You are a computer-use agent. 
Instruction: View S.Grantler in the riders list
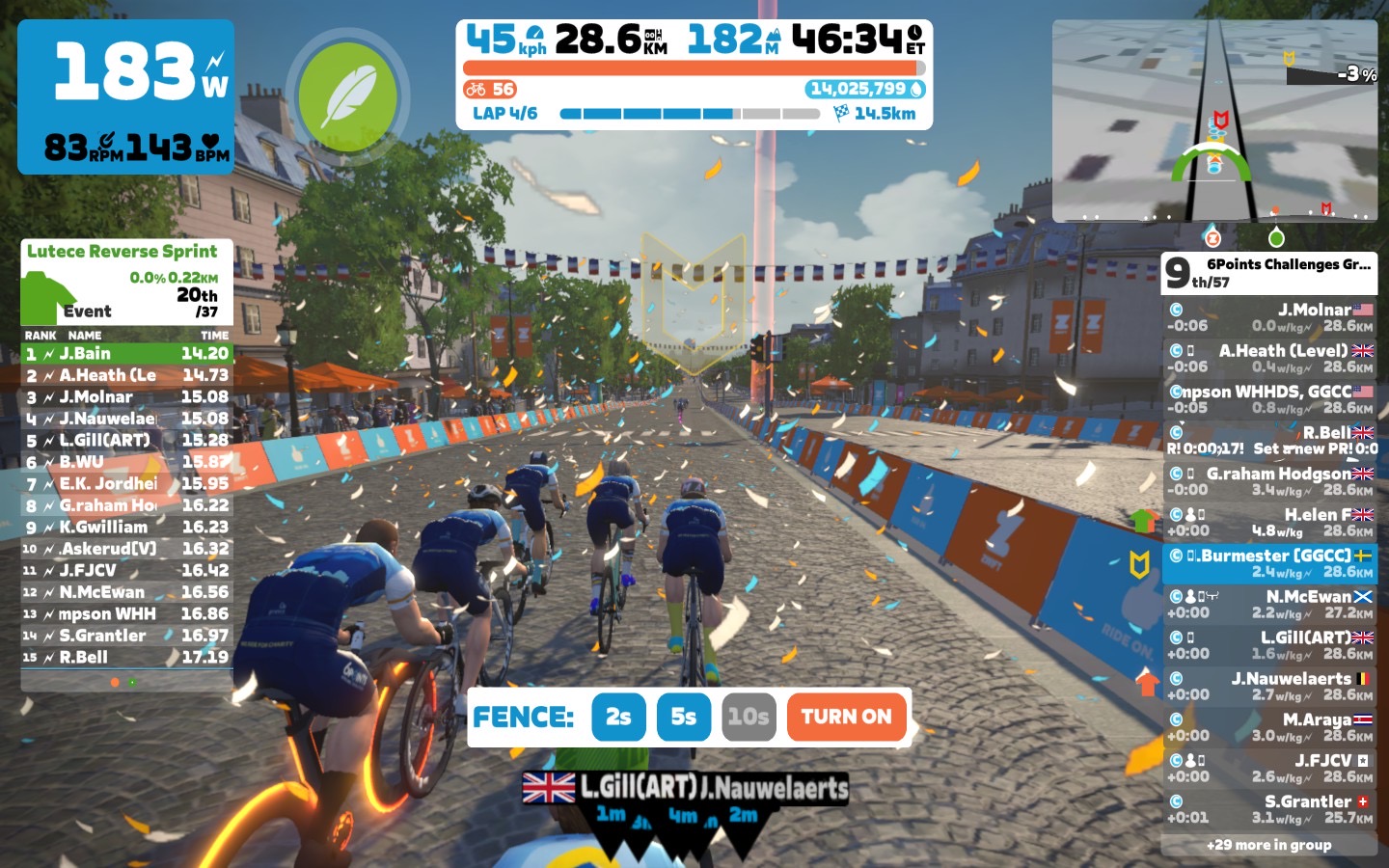(1268, 809)
